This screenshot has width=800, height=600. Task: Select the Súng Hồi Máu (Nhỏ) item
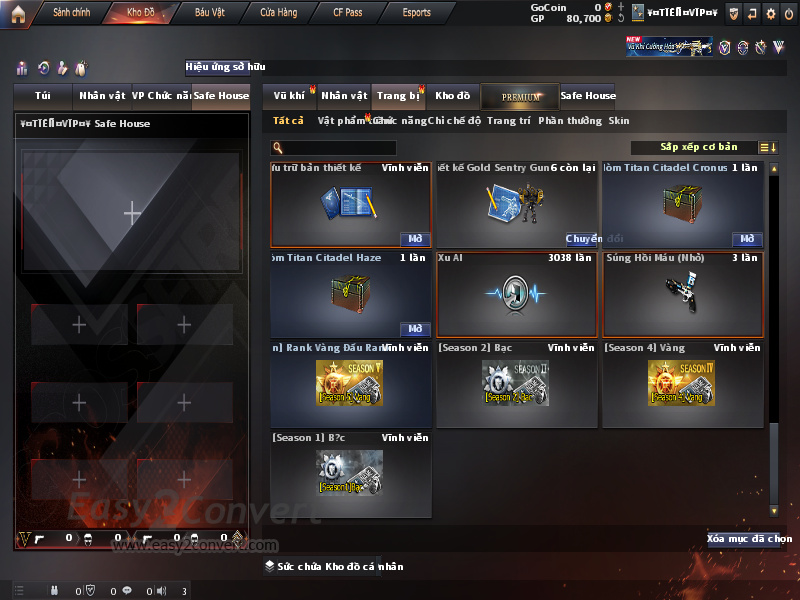[683, 295]
